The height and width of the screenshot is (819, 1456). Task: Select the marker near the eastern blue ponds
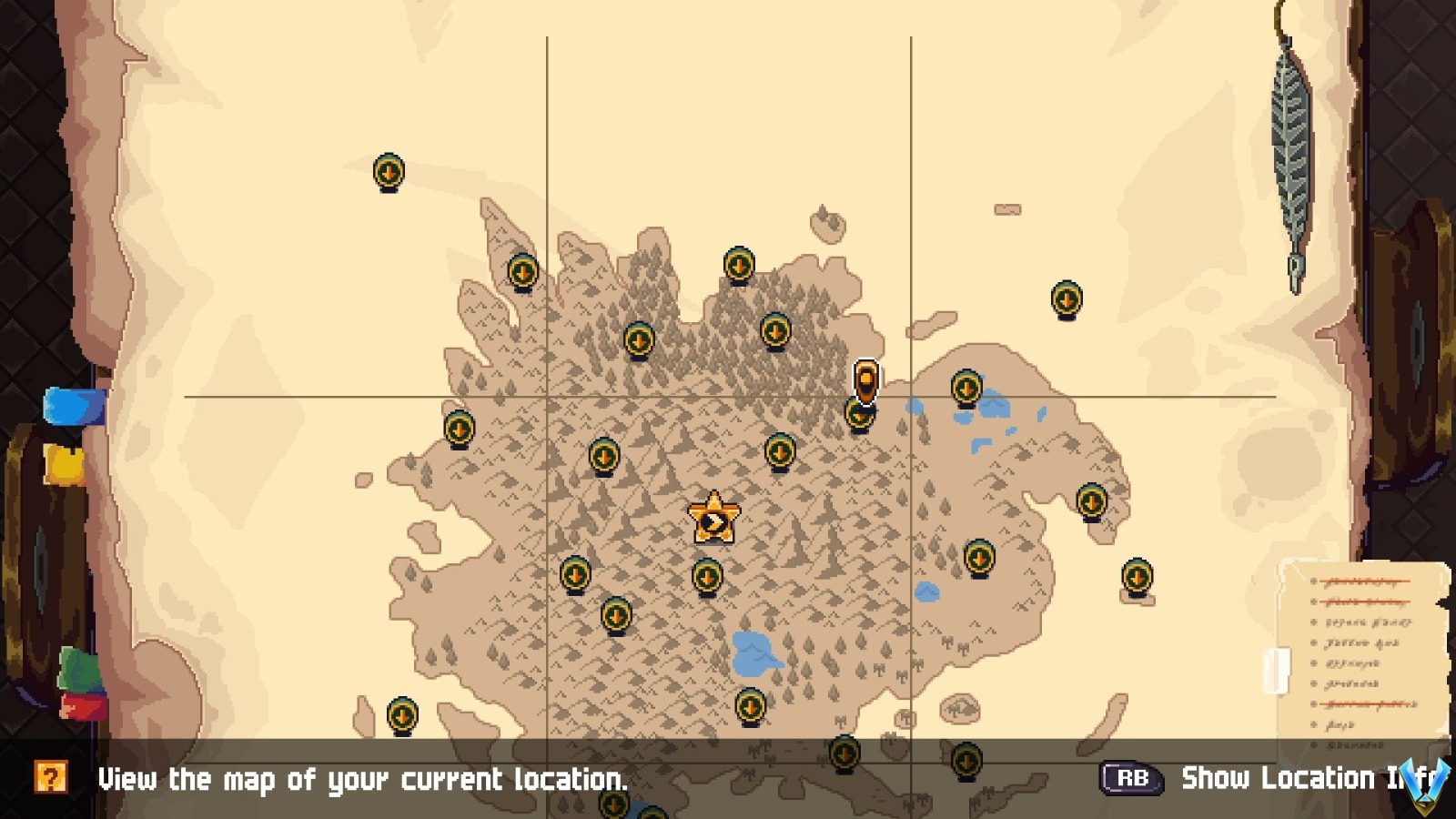coord(965,387)
